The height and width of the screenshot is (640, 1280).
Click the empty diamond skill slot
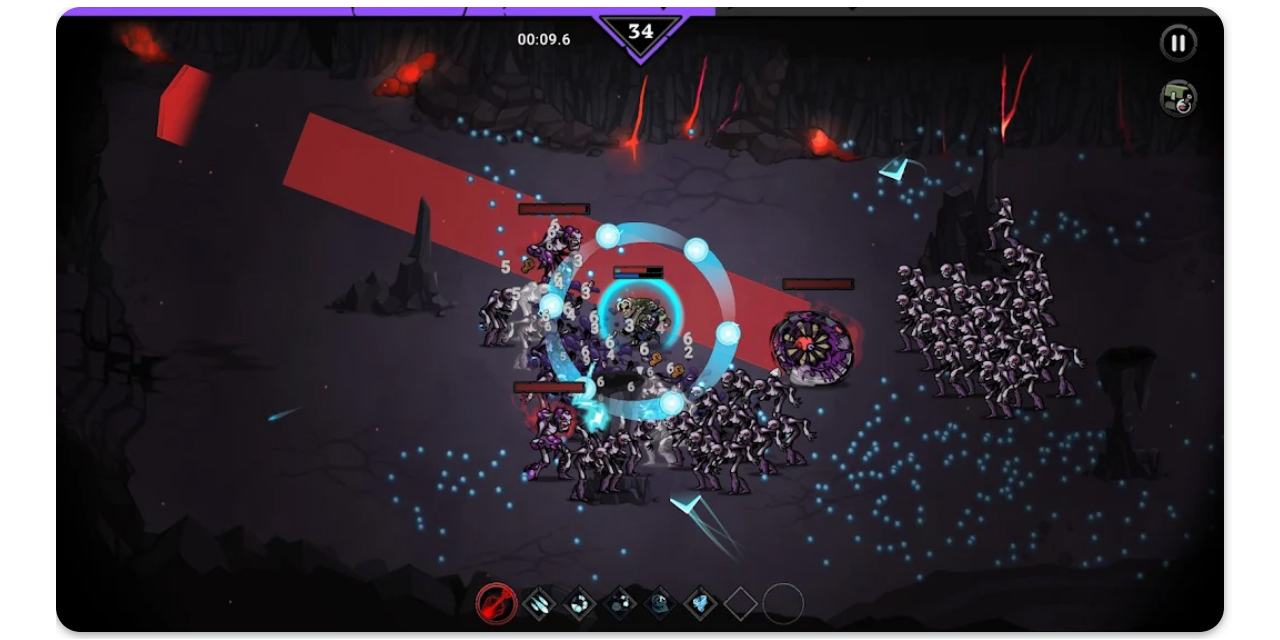click(741, 603)
